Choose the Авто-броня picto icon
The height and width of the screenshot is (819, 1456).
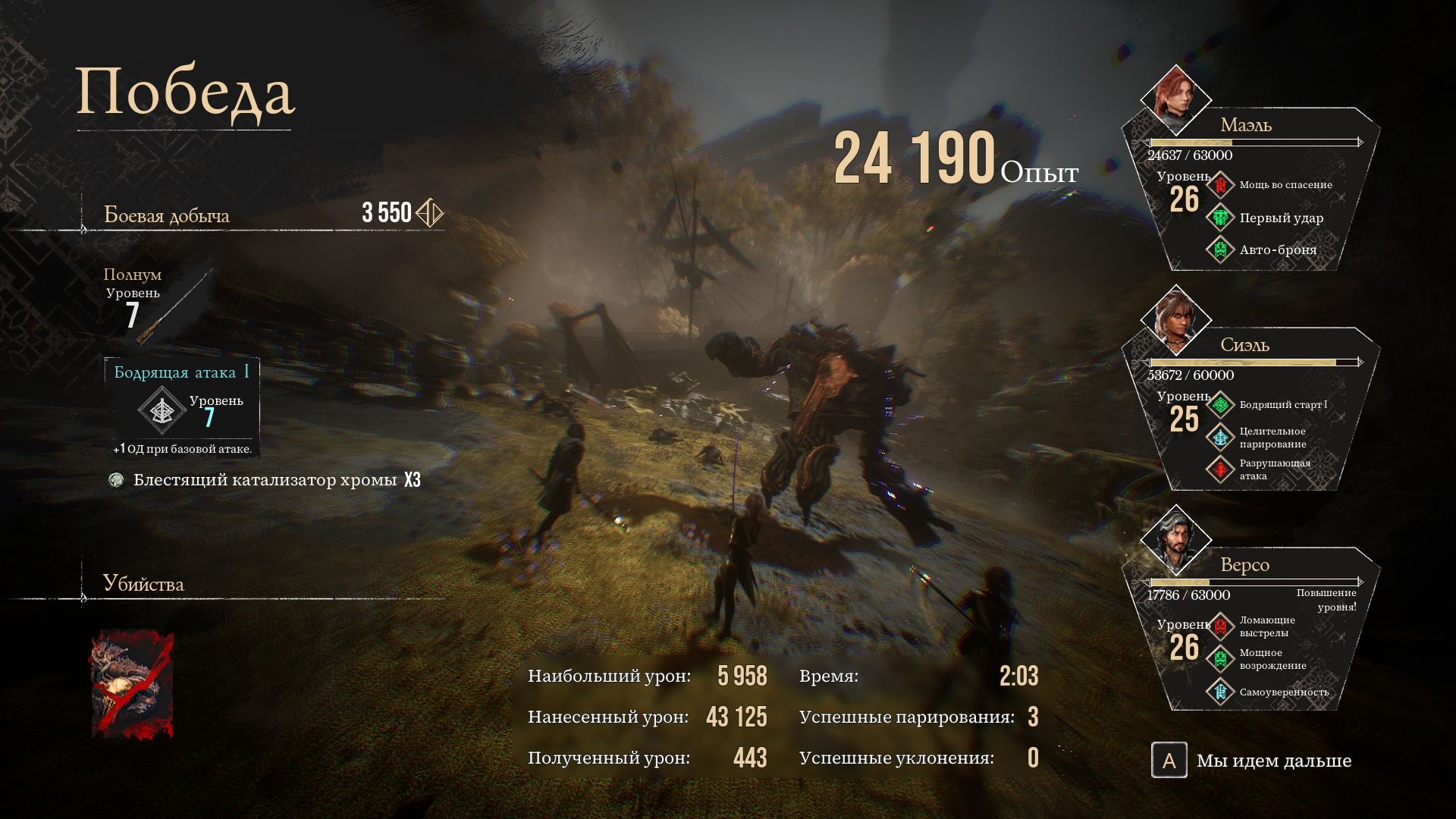pos(1221,249)
